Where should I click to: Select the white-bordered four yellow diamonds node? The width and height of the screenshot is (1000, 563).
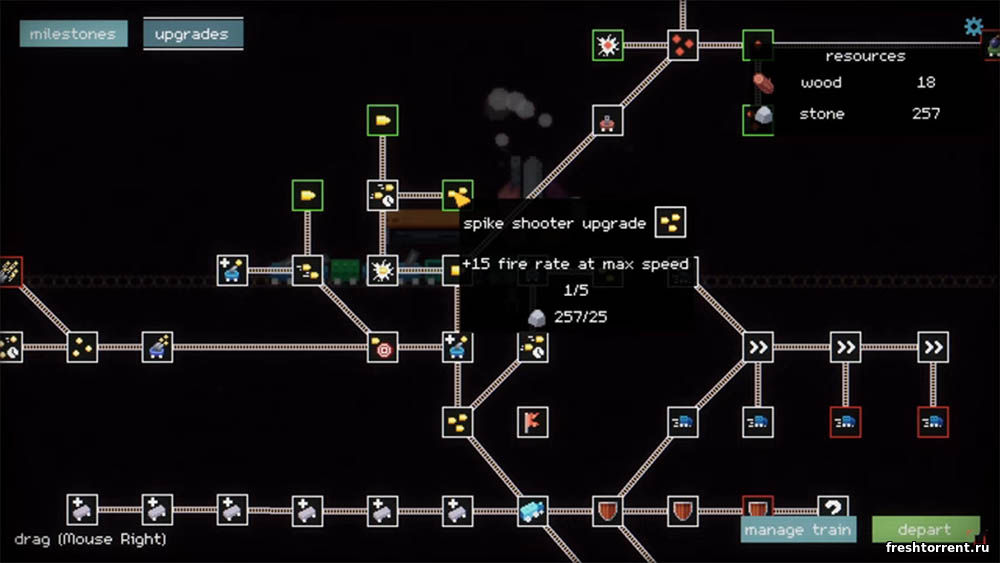[x=82, y=347]
